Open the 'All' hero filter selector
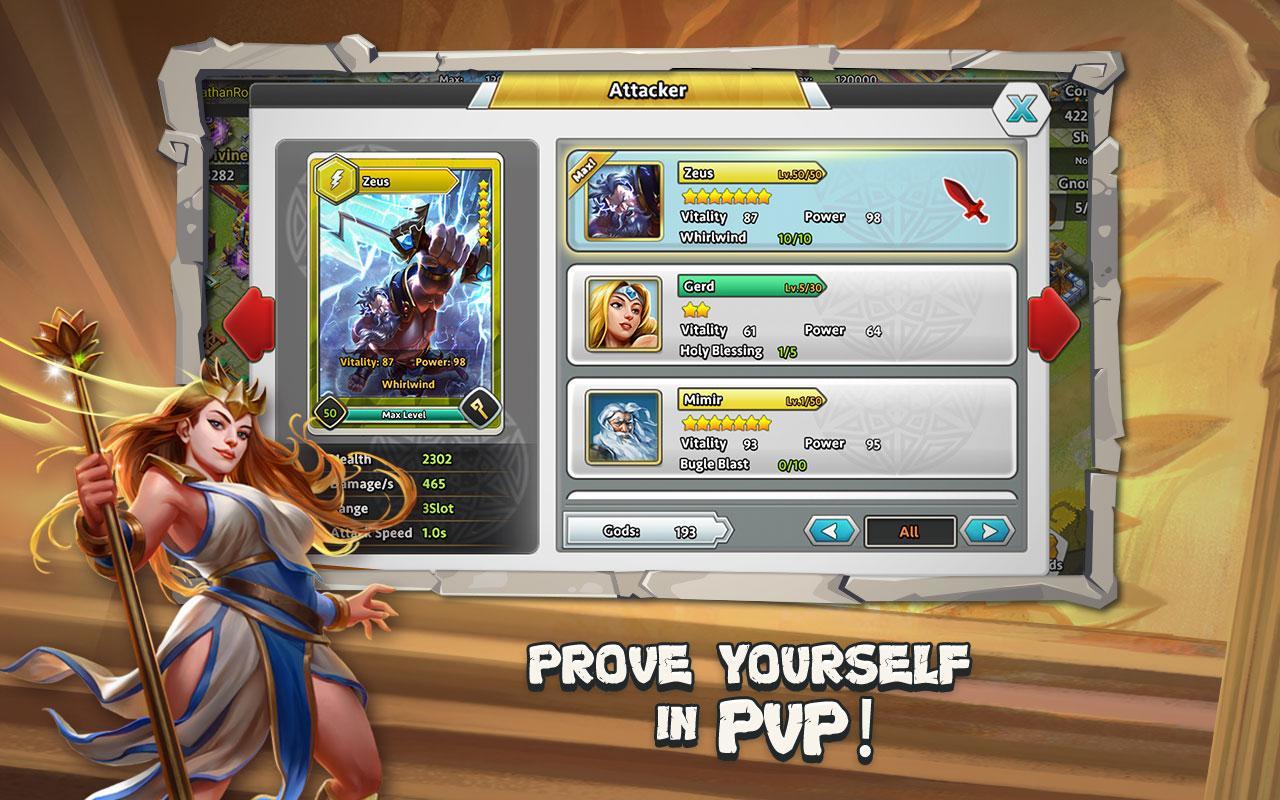 click(x=909, y=532)
